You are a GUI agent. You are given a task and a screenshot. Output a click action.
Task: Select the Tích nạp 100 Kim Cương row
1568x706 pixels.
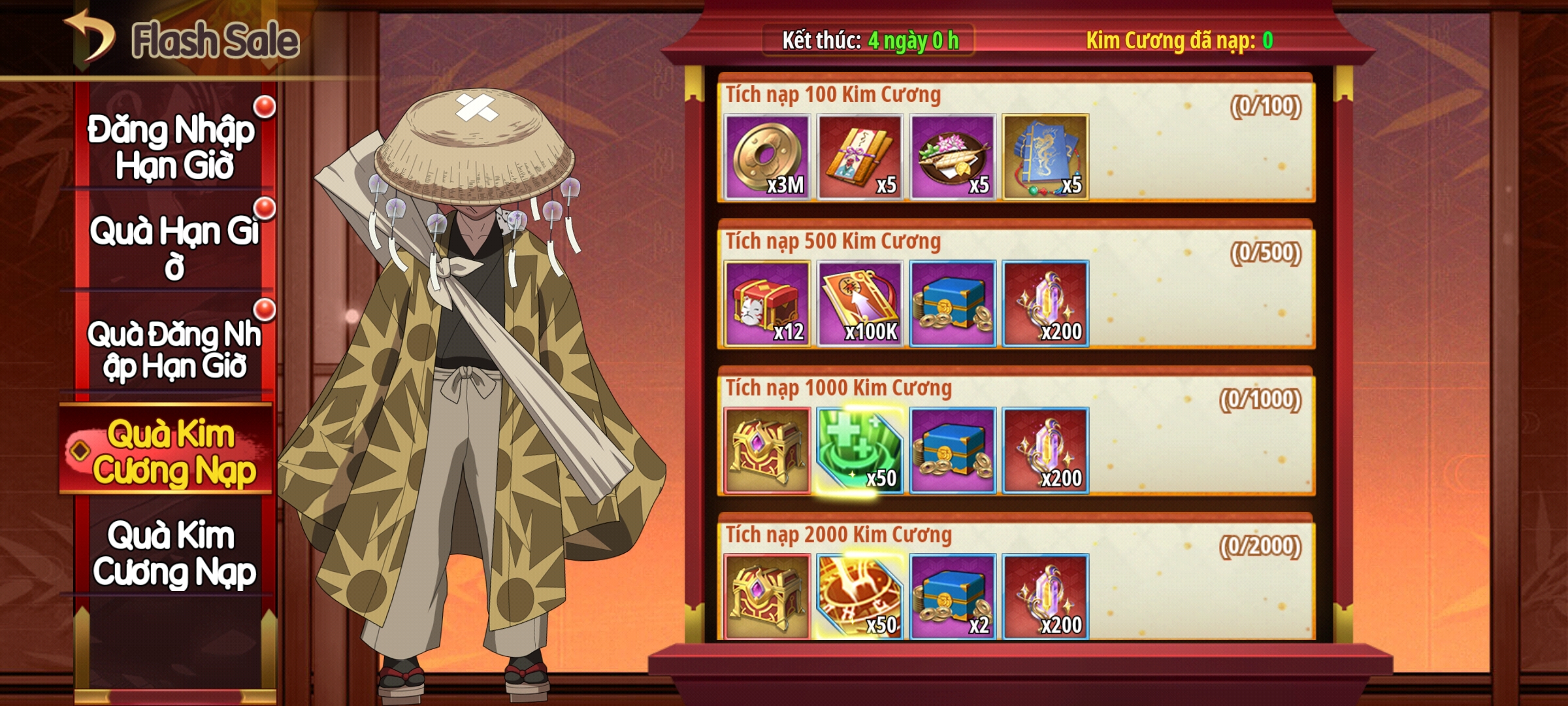click(x=1202, y=144)
